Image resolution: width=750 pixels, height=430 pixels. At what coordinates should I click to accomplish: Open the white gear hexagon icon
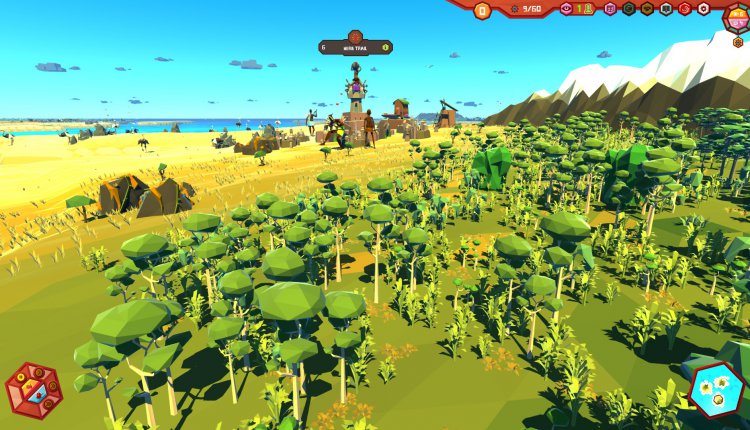click(703, 8)
